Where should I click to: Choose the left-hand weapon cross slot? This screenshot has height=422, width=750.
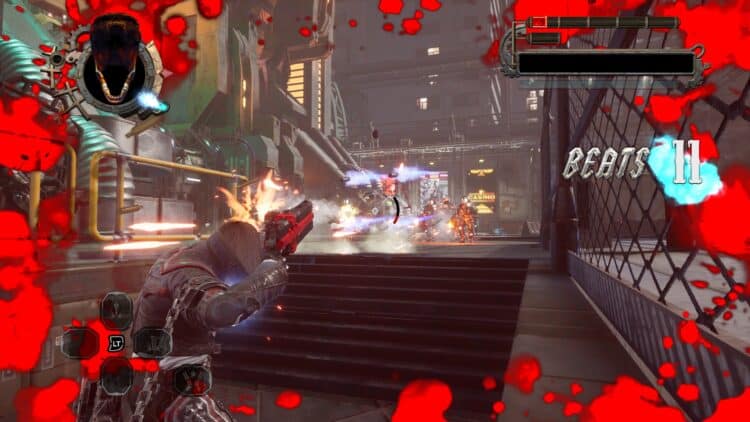coord(80,343)
